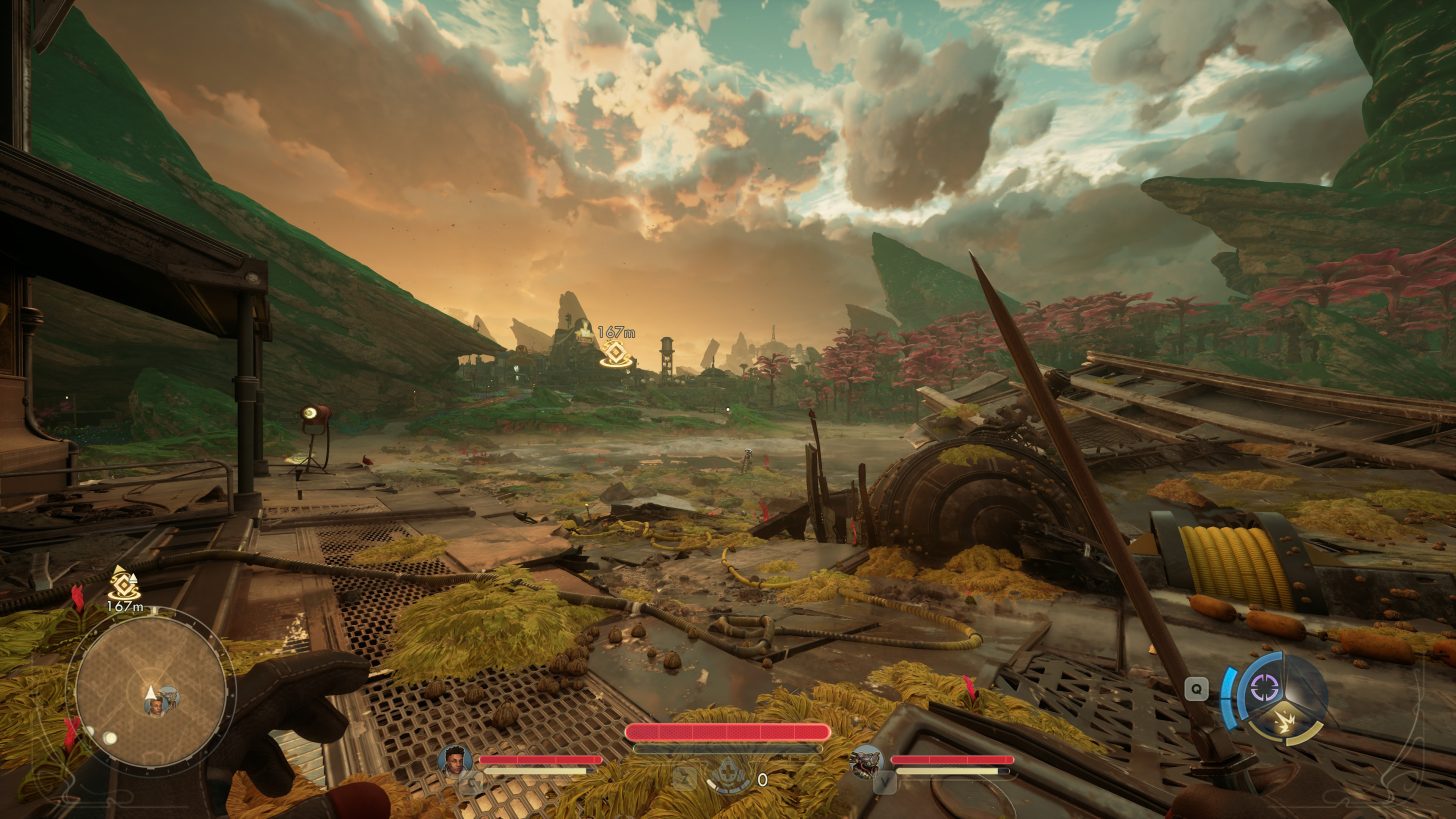
Task: Select the beast companion's portrait
Action: tap(866, 761)
